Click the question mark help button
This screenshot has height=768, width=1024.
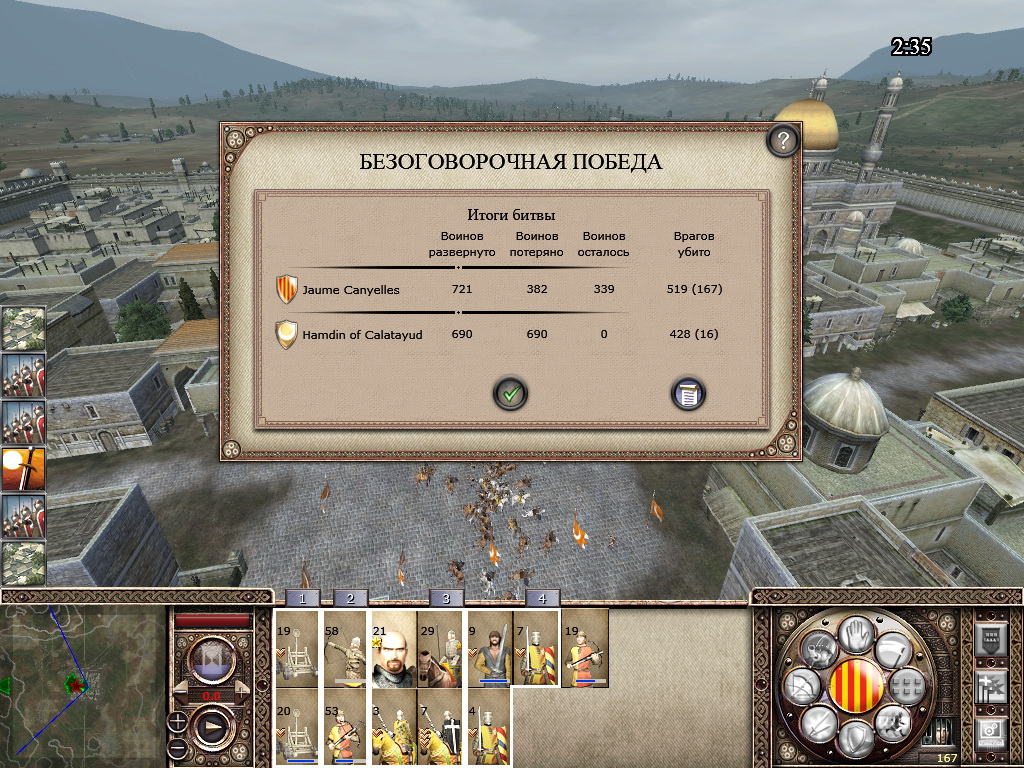pos(783,141)
